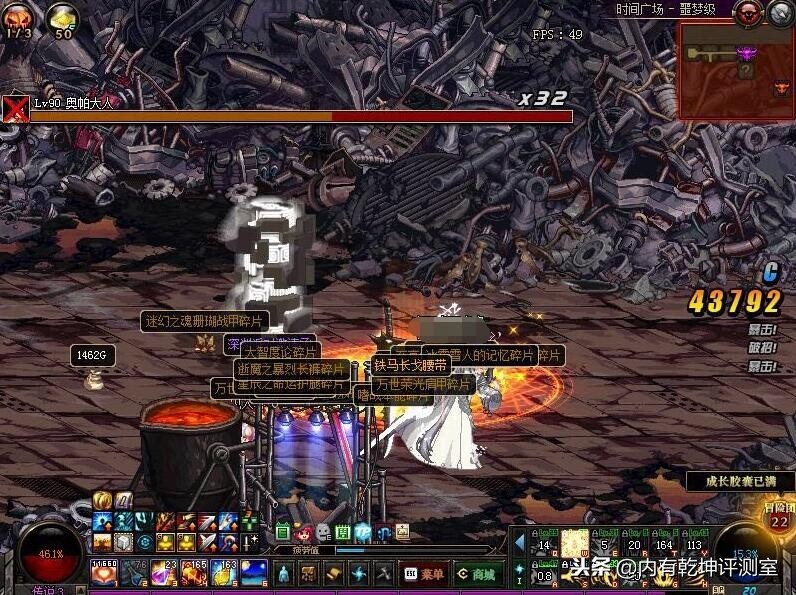796x595 pixels.
Task: Activate the skill showing cooldown 164
Action: 664,543
